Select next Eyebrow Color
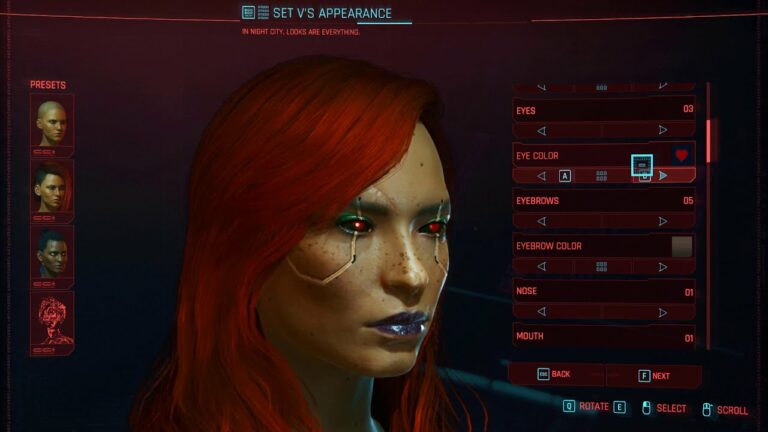Screen dimensions: 768x432 [x=662, y=267]
